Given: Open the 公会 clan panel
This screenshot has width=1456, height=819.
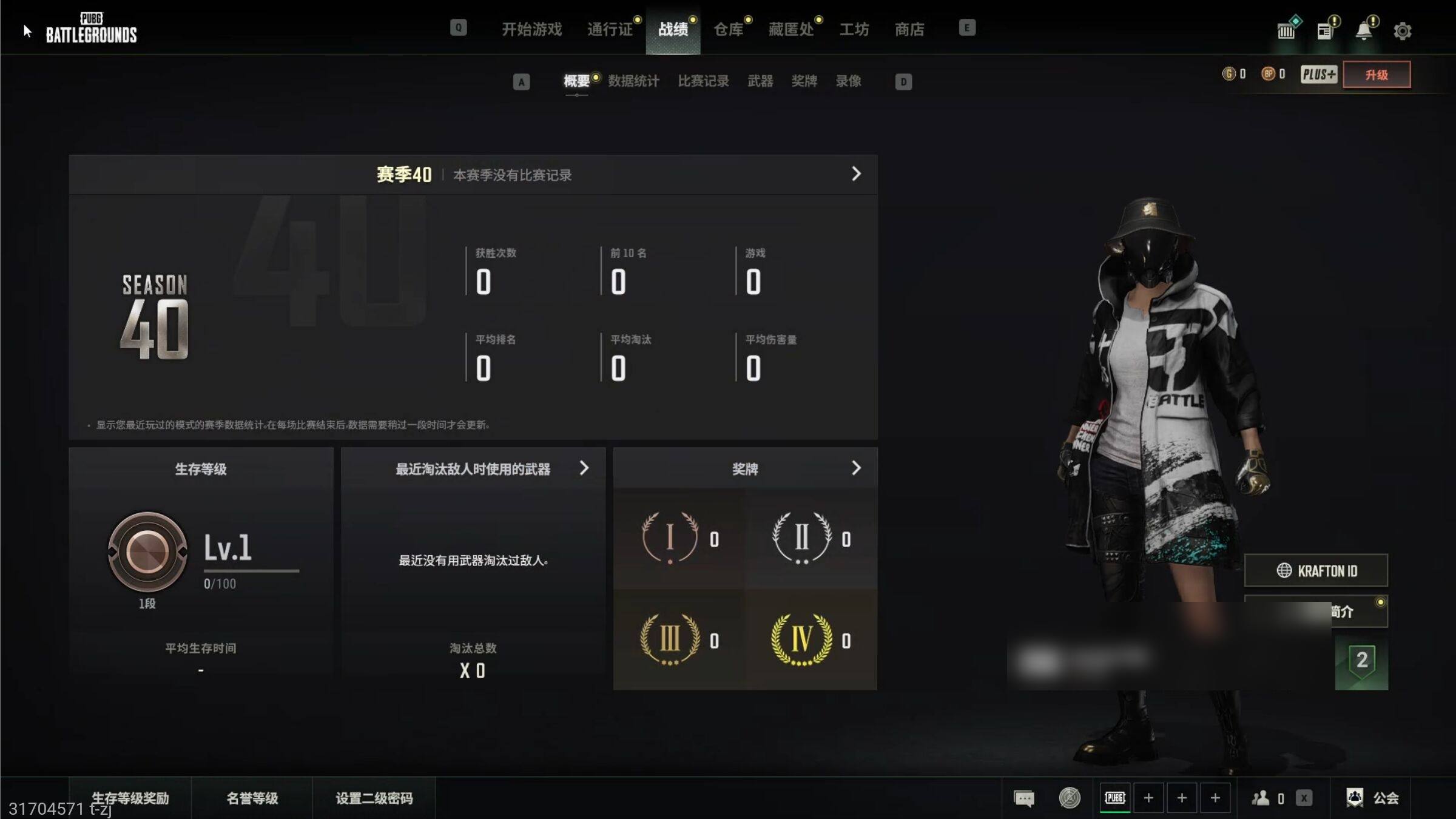Looking at the screenshot, I should [1373, 798].
